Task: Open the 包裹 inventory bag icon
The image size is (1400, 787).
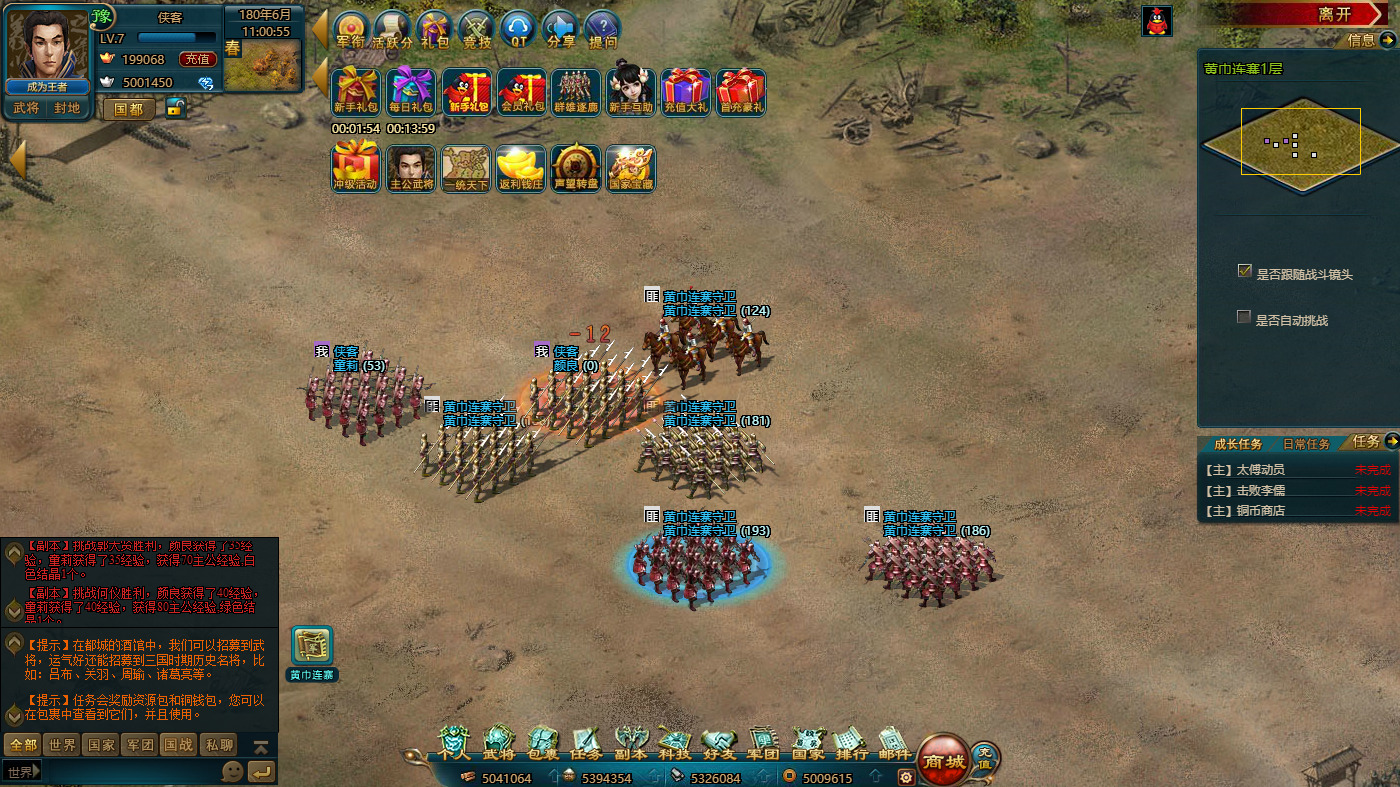Action: coord(543,743)
